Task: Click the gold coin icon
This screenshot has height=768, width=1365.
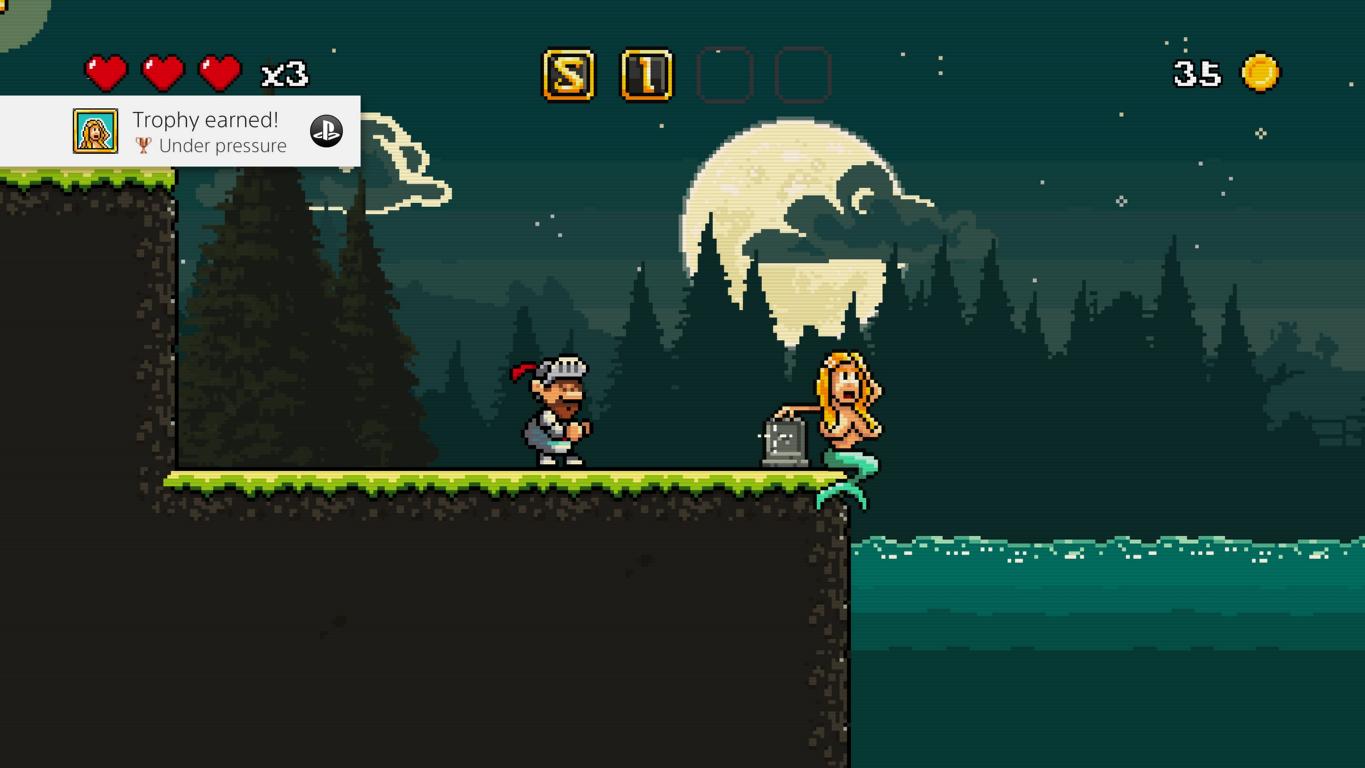Action: click(x=1260, y=73)
